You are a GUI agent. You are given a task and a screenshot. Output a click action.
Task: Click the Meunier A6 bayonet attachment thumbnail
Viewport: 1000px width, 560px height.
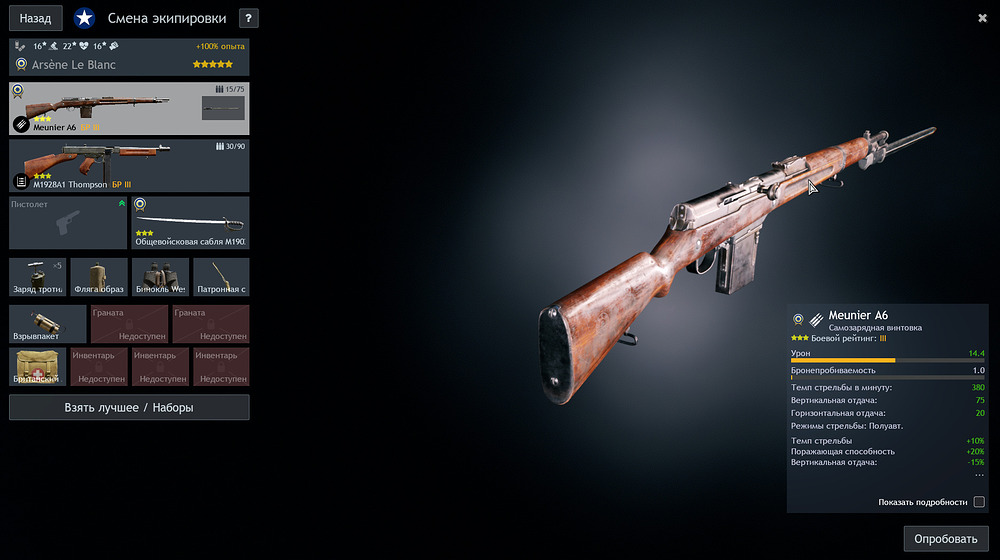223,108
